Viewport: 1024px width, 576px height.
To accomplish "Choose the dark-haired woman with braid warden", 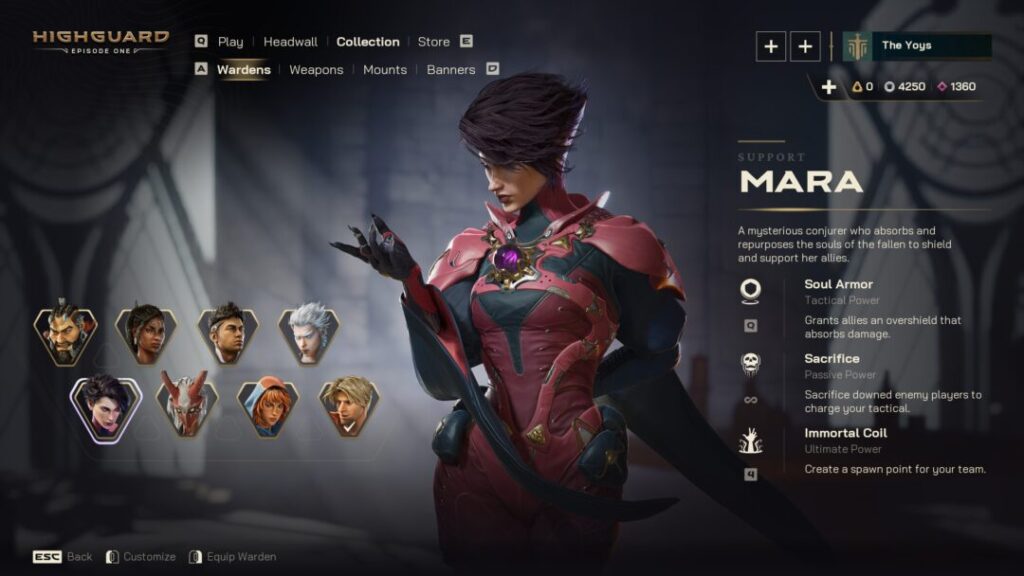I will point(146,334).
